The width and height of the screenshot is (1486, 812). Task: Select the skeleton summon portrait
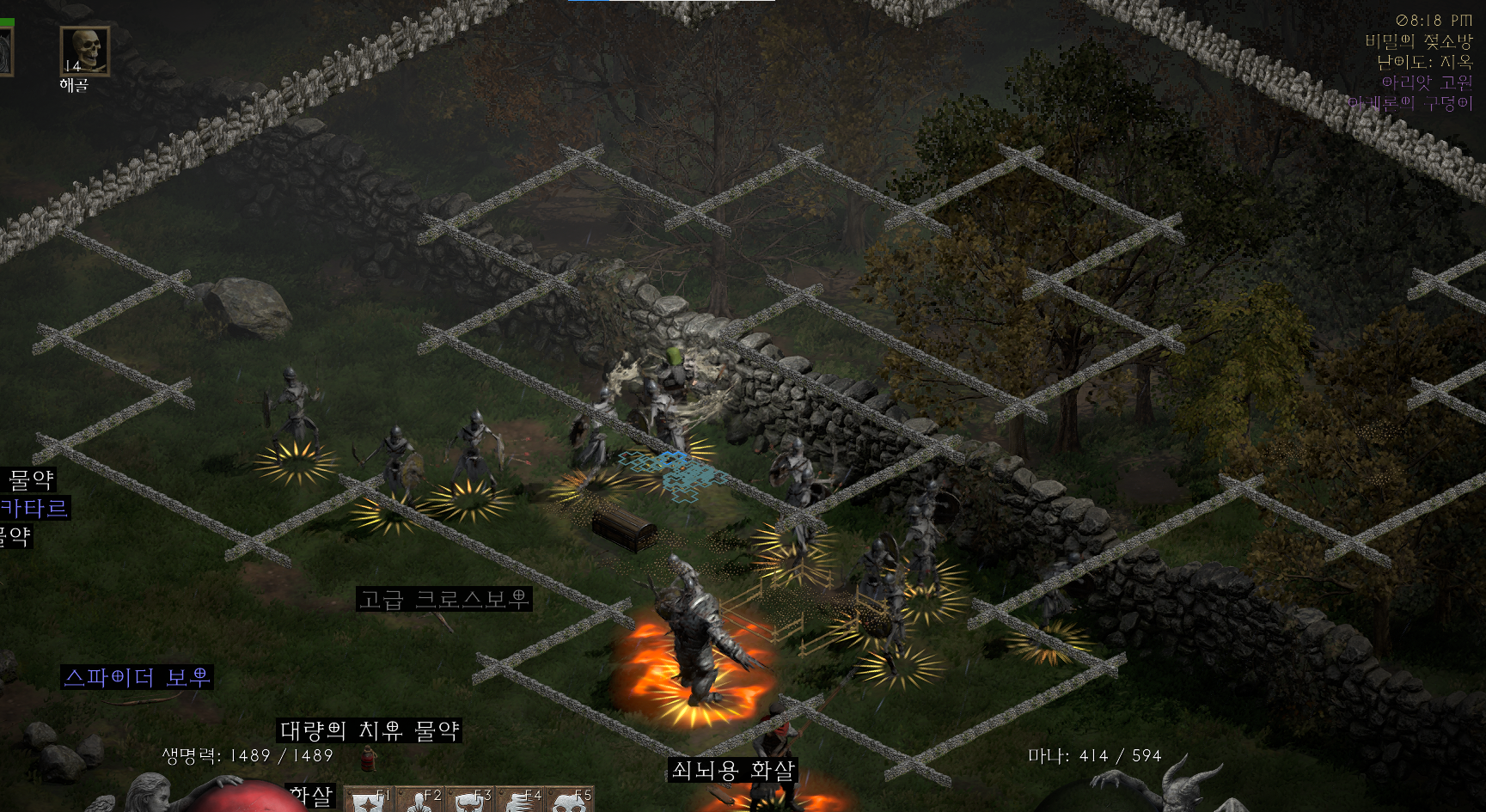tap(84, 51)
